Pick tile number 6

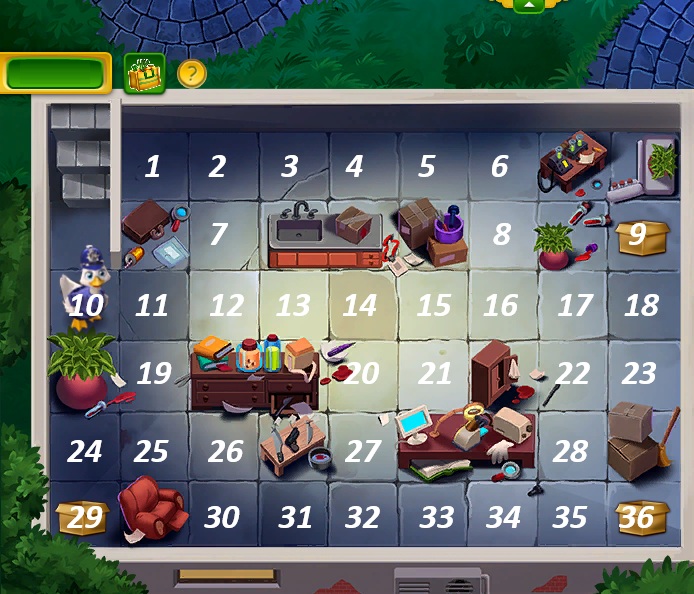499,166
